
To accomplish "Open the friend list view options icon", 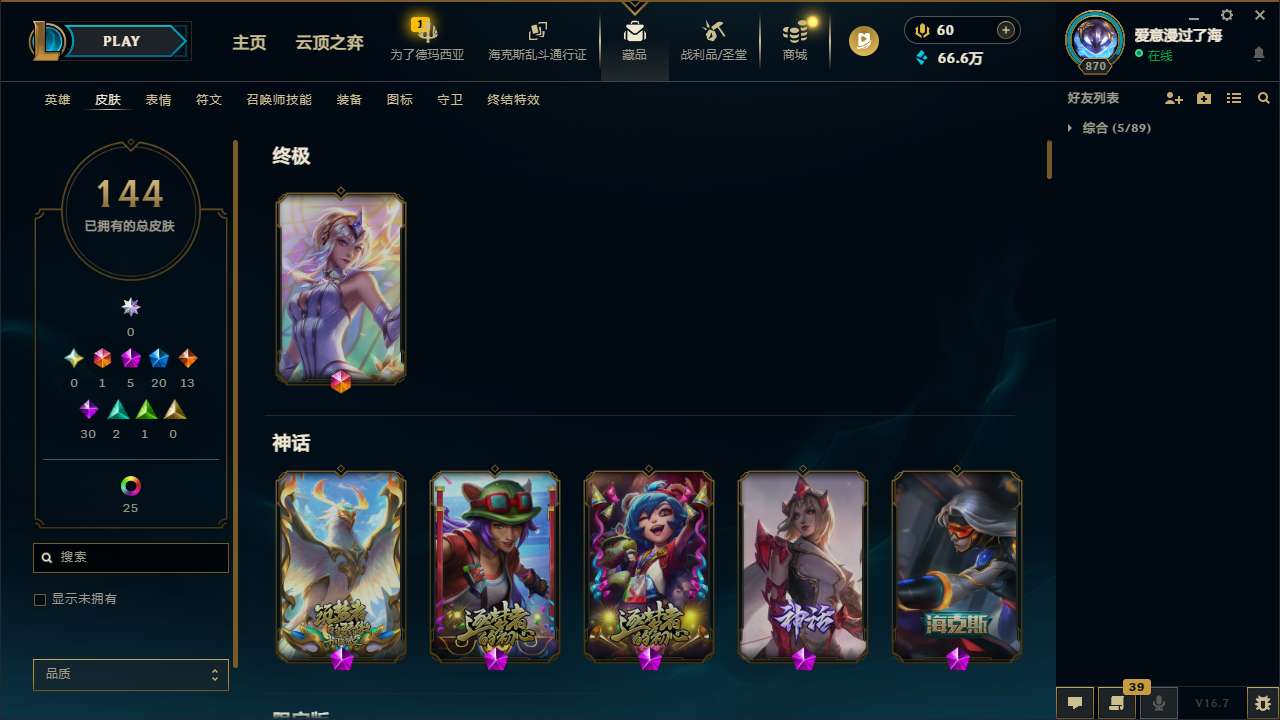I will tap(1234, 98).
